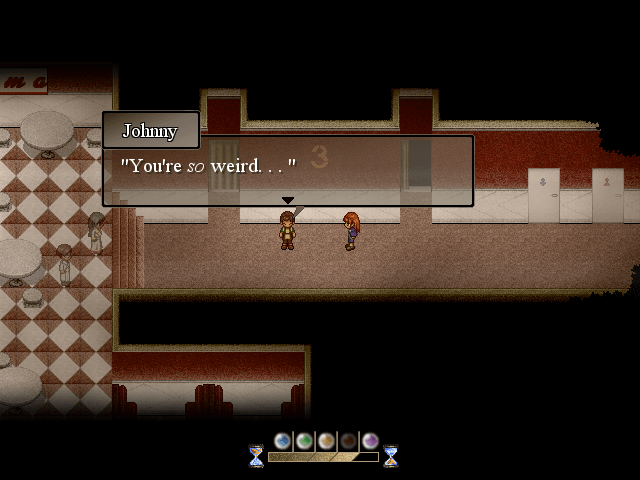
Task: Select the orange memory orb
Action: click(x=326, y=441)
